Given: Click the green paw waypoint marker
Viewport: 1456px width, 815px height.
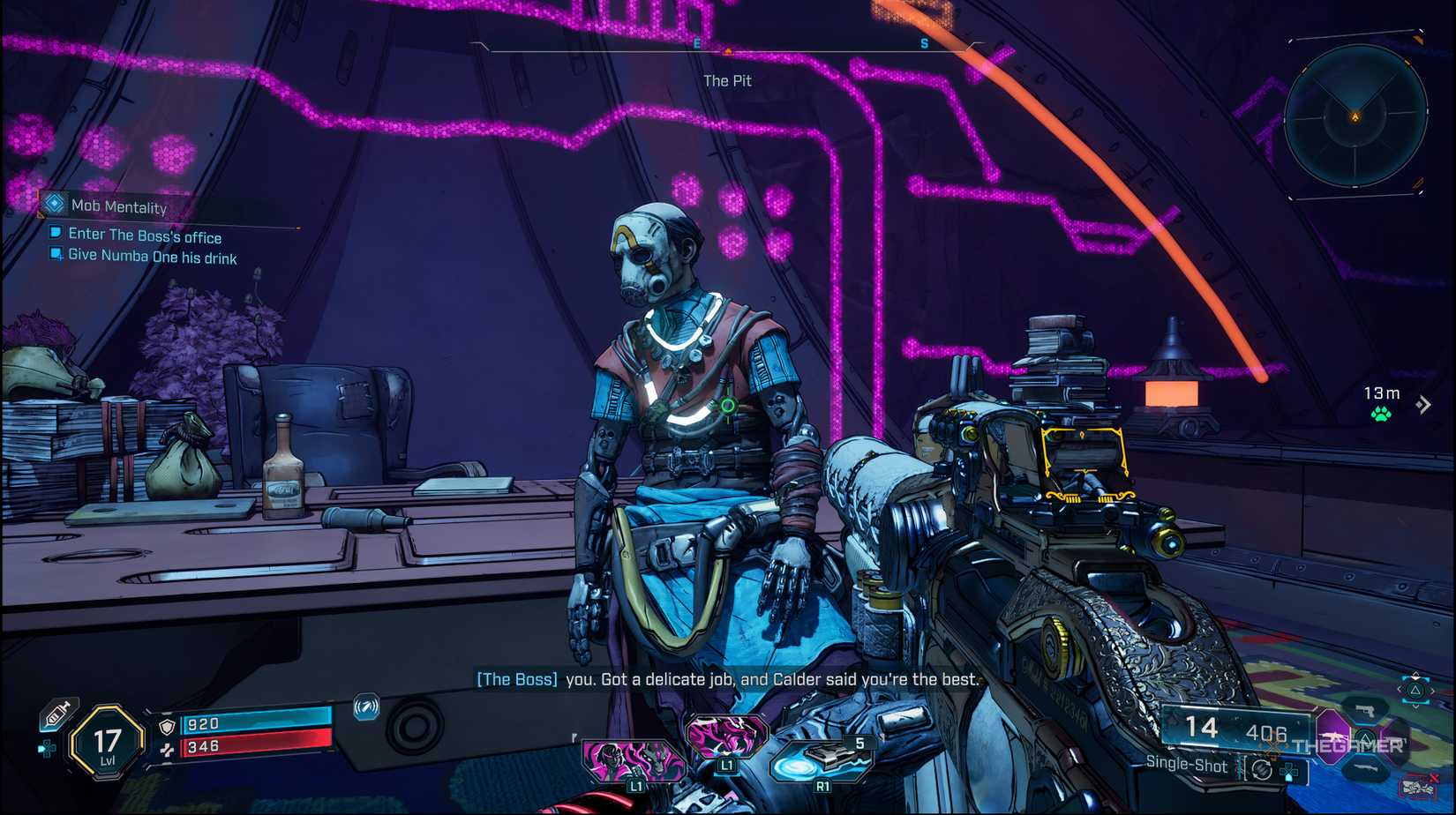Looking at the screenshot, I should [x=1381, y=414].
